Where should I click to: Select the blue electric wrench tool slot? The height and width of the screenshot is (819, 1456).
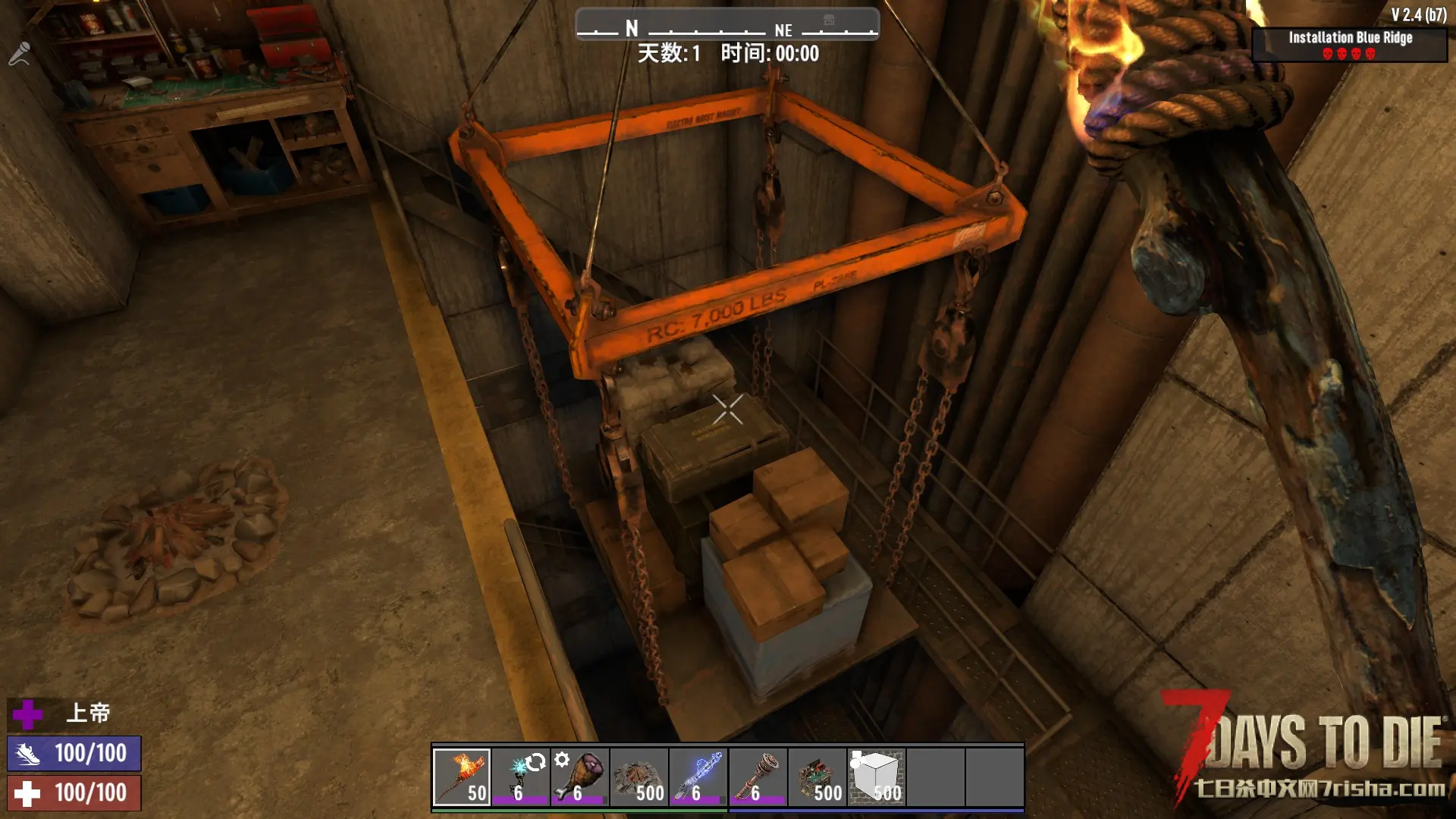(x=698, y=777)
